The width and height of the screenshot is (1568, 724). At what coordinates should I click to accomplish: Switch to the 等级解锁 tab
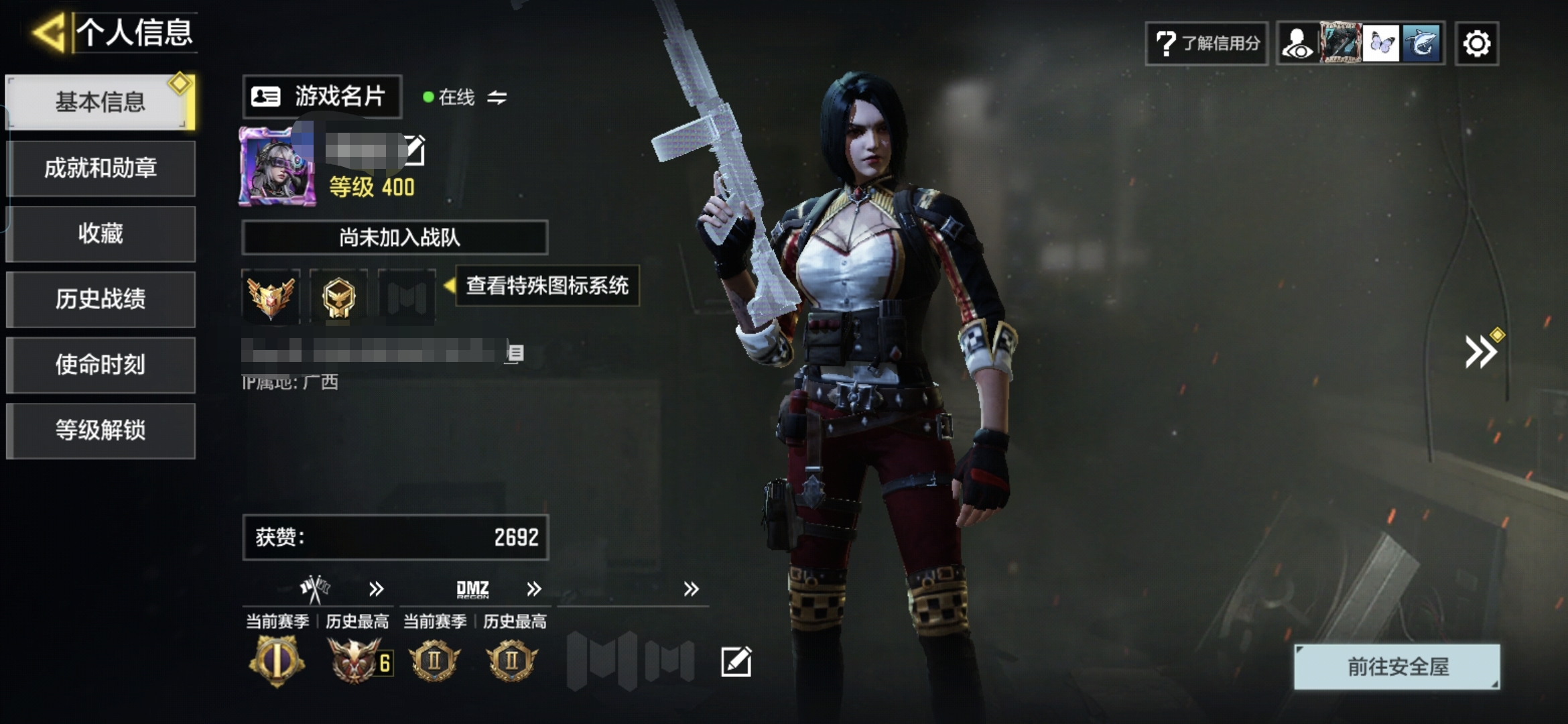click(x=101, y=430)
